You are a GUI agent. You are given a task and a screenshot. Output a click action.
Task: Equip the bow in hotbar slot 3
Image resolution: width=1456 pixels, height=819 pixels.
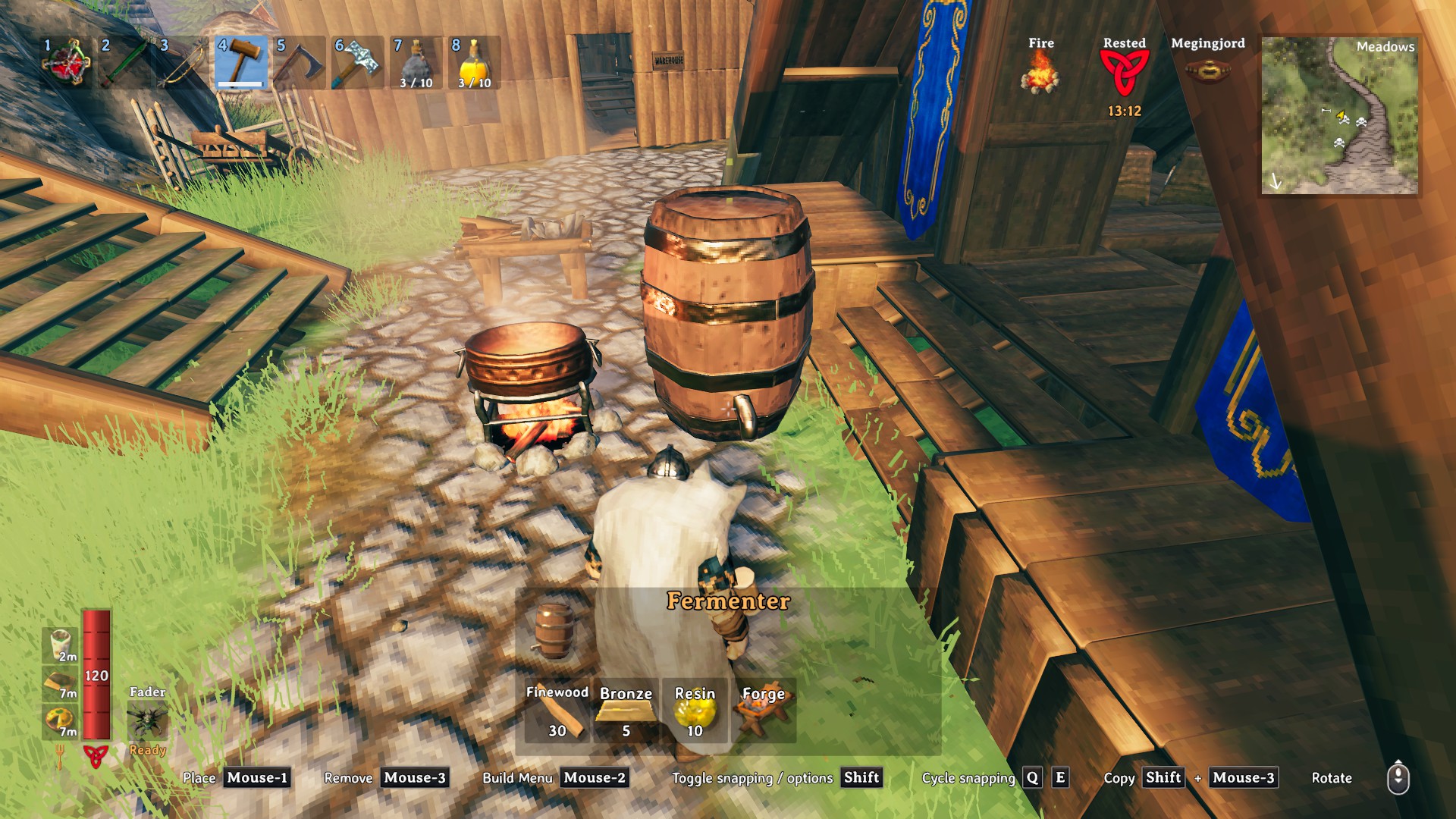(183, 63)
